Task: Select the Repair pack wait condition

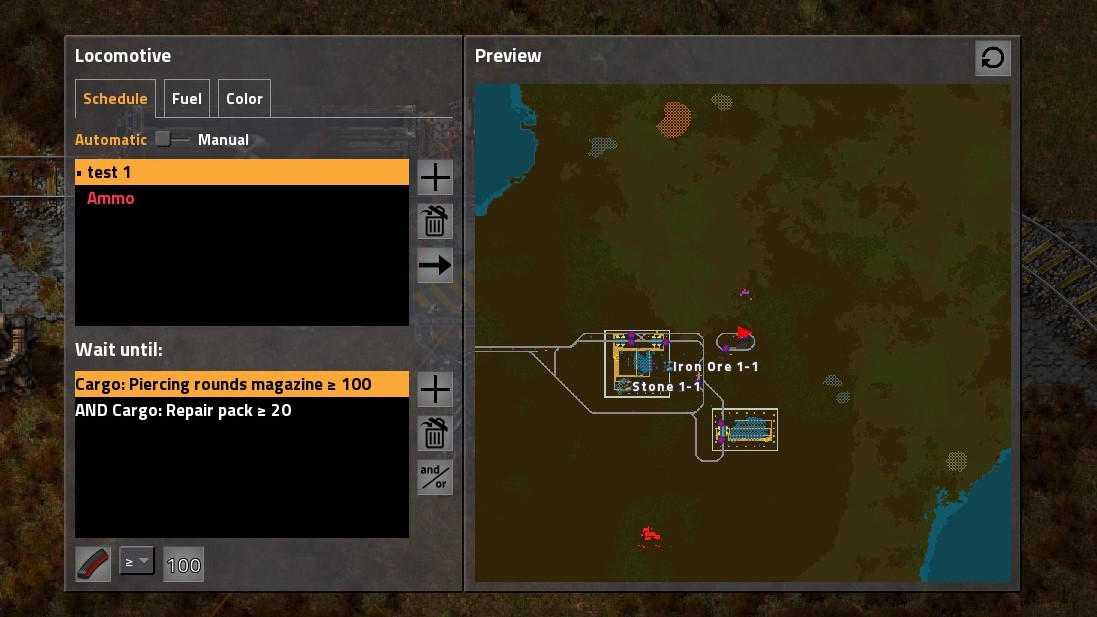Action: point(242,410)
